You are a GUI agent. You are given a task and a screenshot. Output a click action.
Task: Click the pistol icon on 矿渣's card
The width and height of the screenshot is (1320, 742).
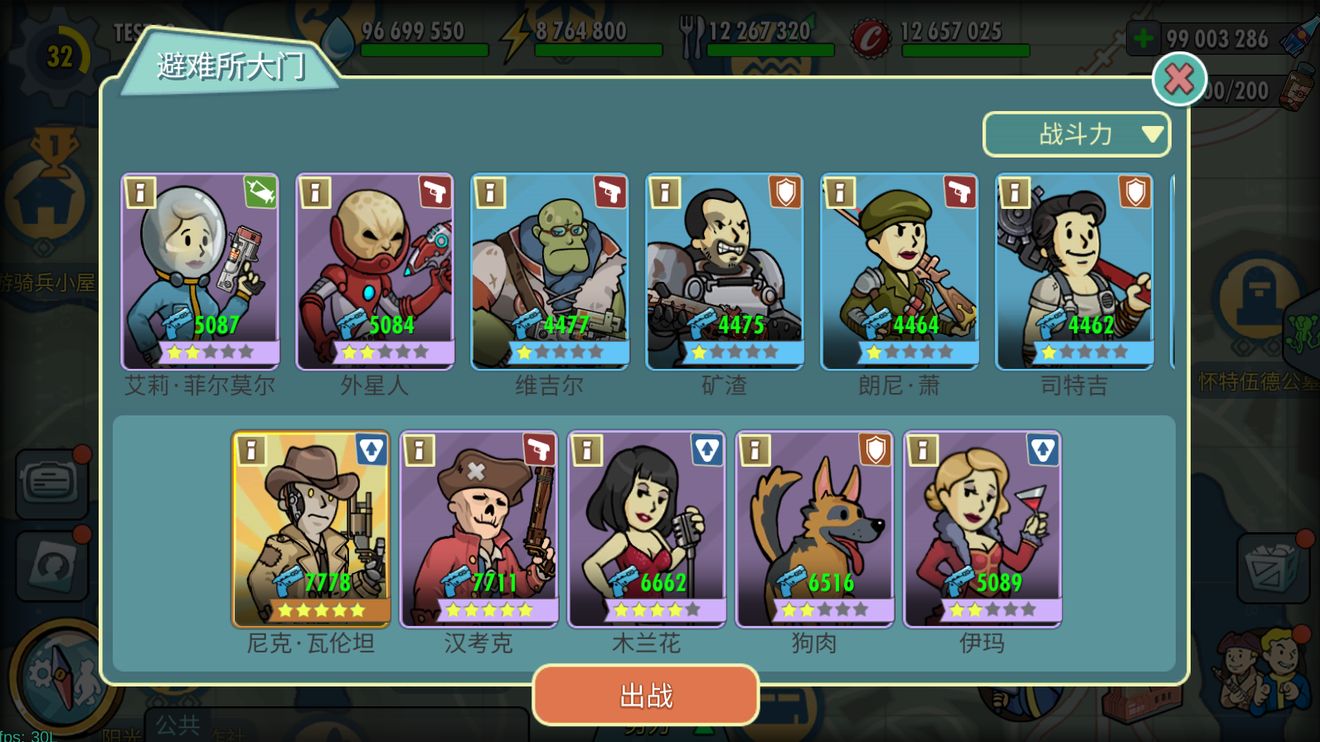[784, 193]
